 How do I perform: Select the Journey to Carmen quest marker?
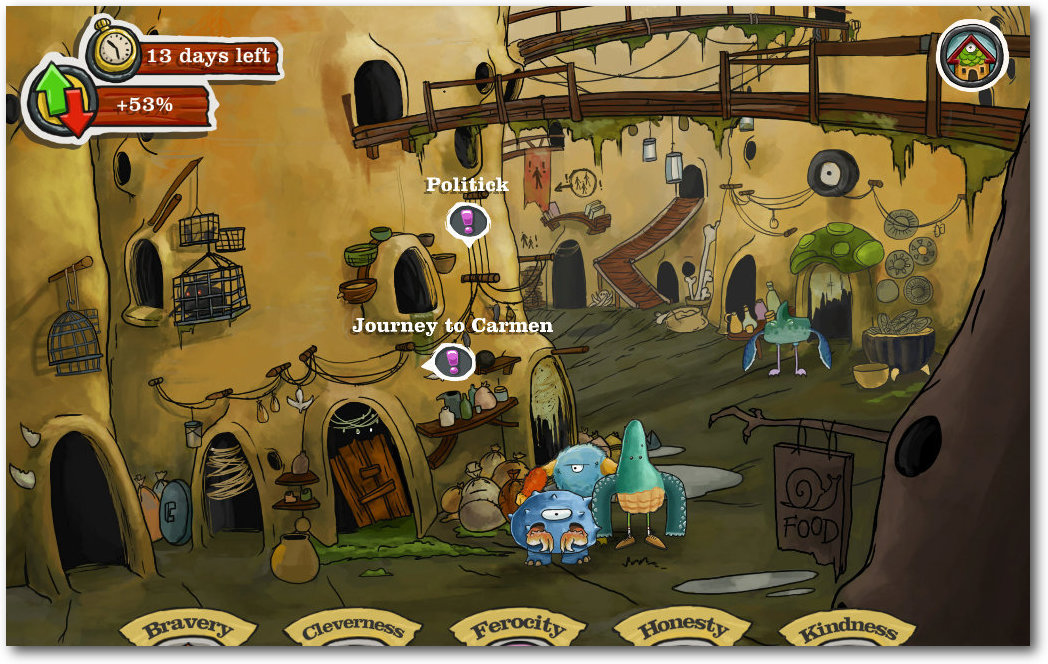click(x=453, y=361)
